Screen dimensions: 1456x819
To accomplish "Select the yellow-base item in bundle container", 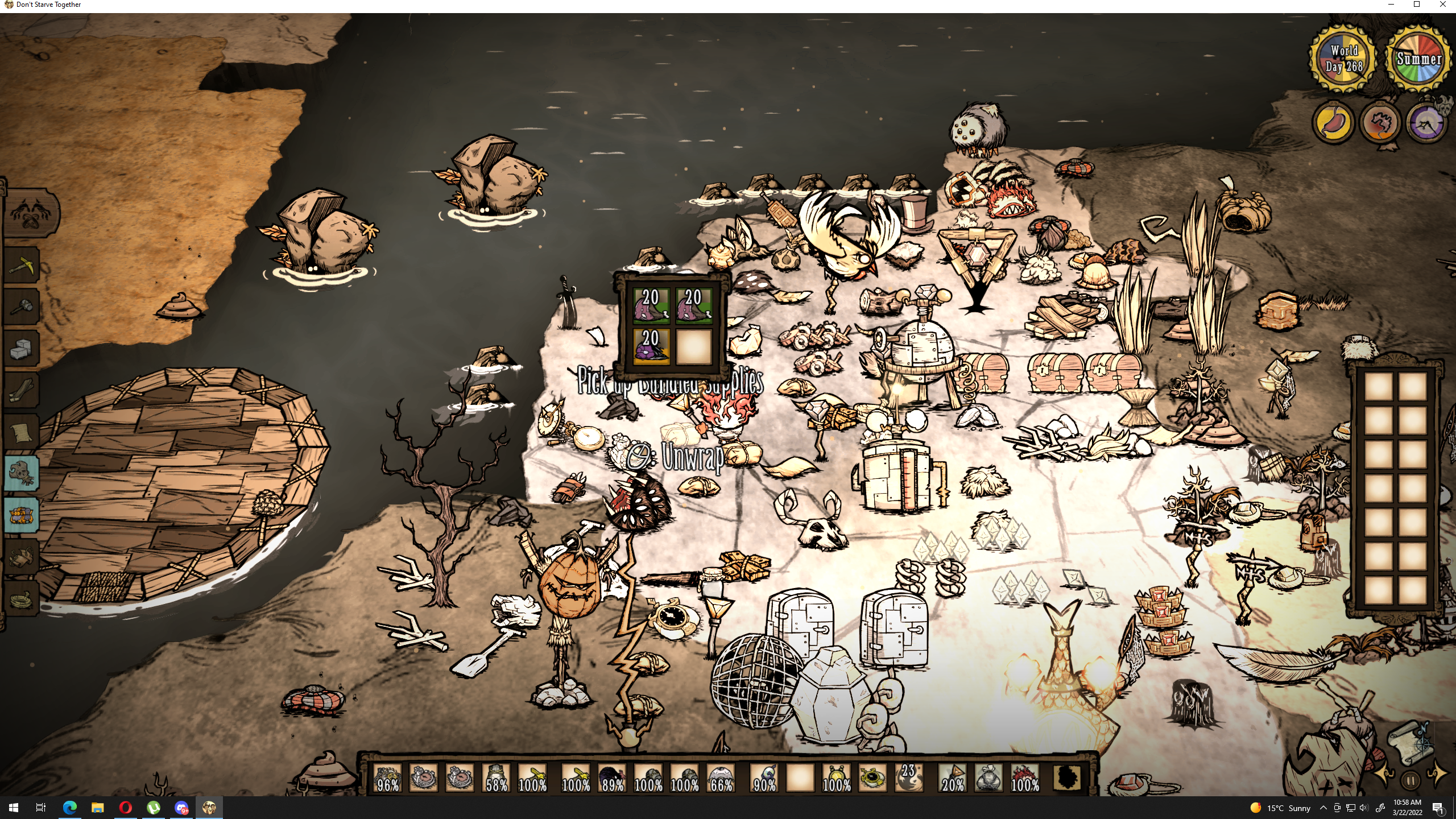I will (x=651, y=345).
